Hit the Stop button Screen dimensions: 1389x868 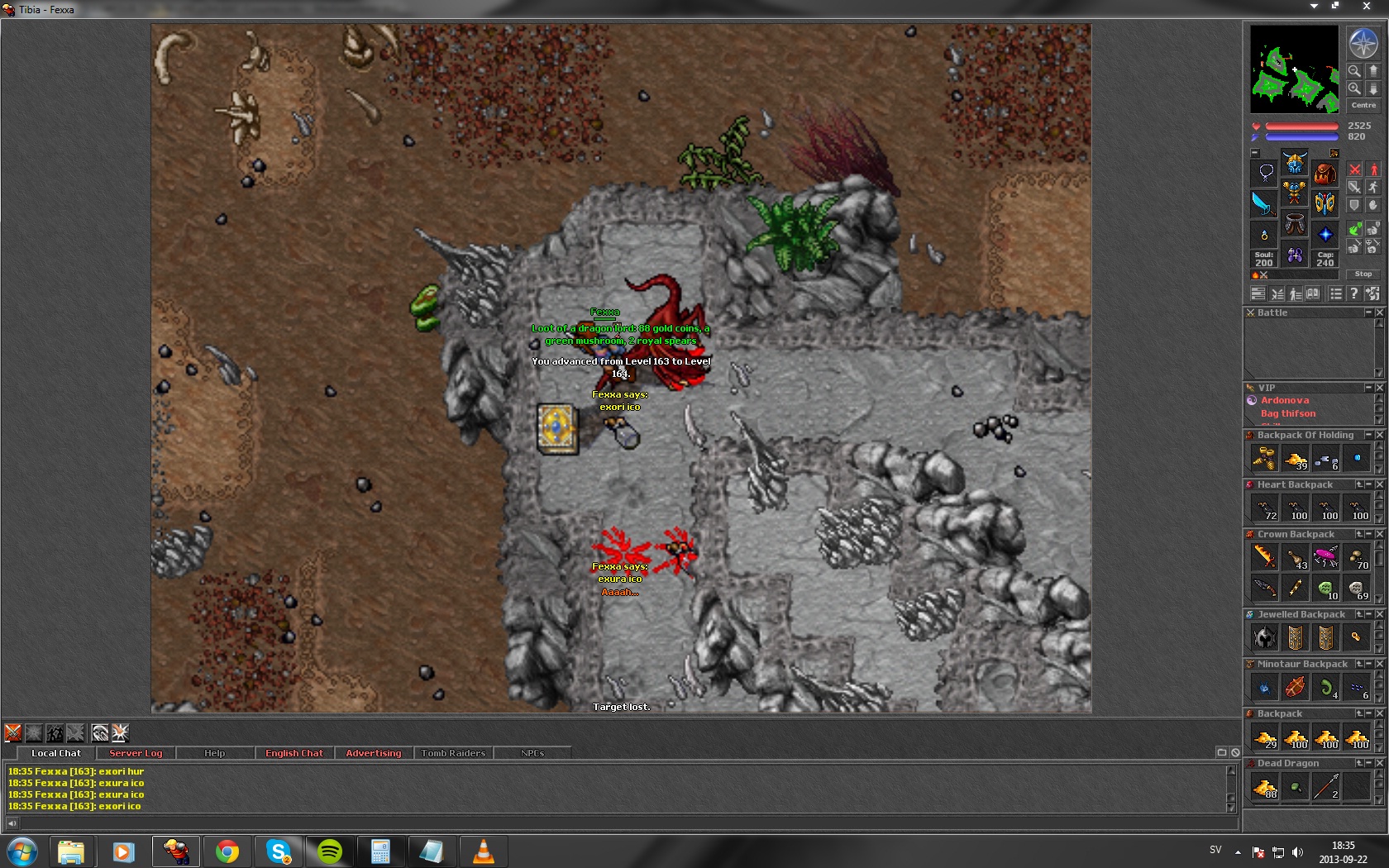tap(1363, 274)
